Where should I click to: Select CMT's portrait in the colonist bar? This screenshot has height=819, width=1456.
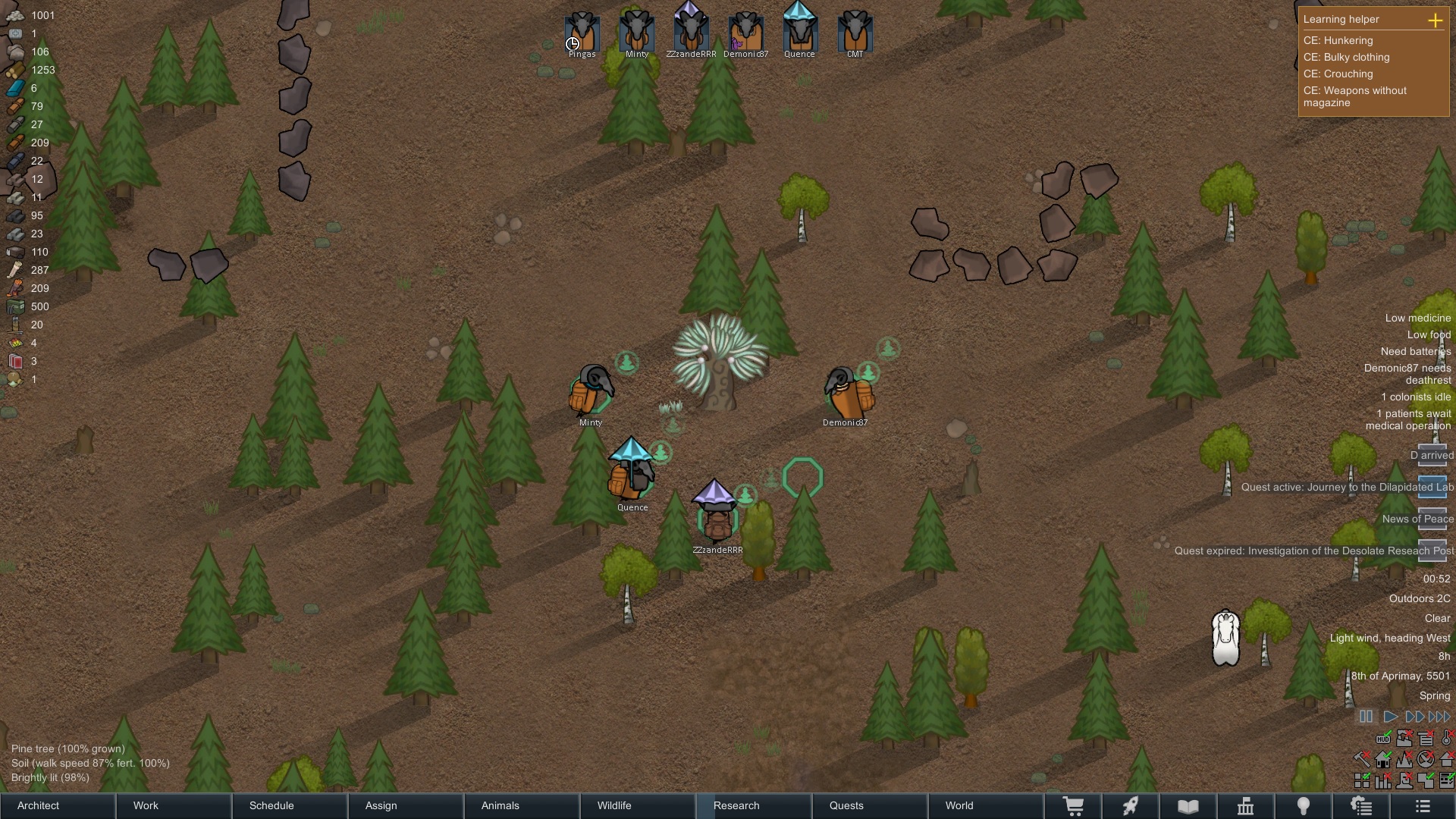point(855,32)
